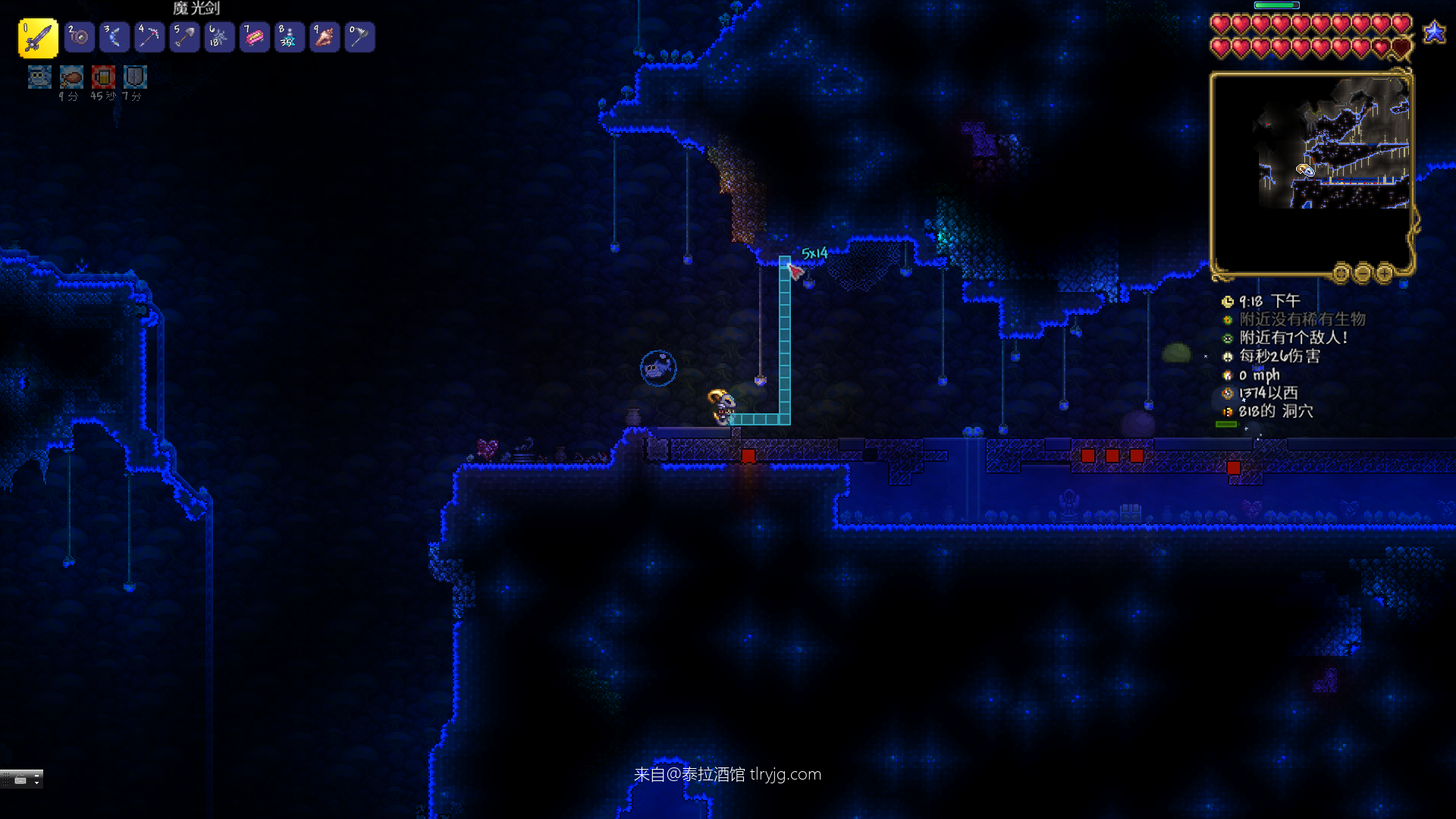Choose the blue boomerang in slot 3
Screen dimensions: 1456x819
(x=115, y=37)
